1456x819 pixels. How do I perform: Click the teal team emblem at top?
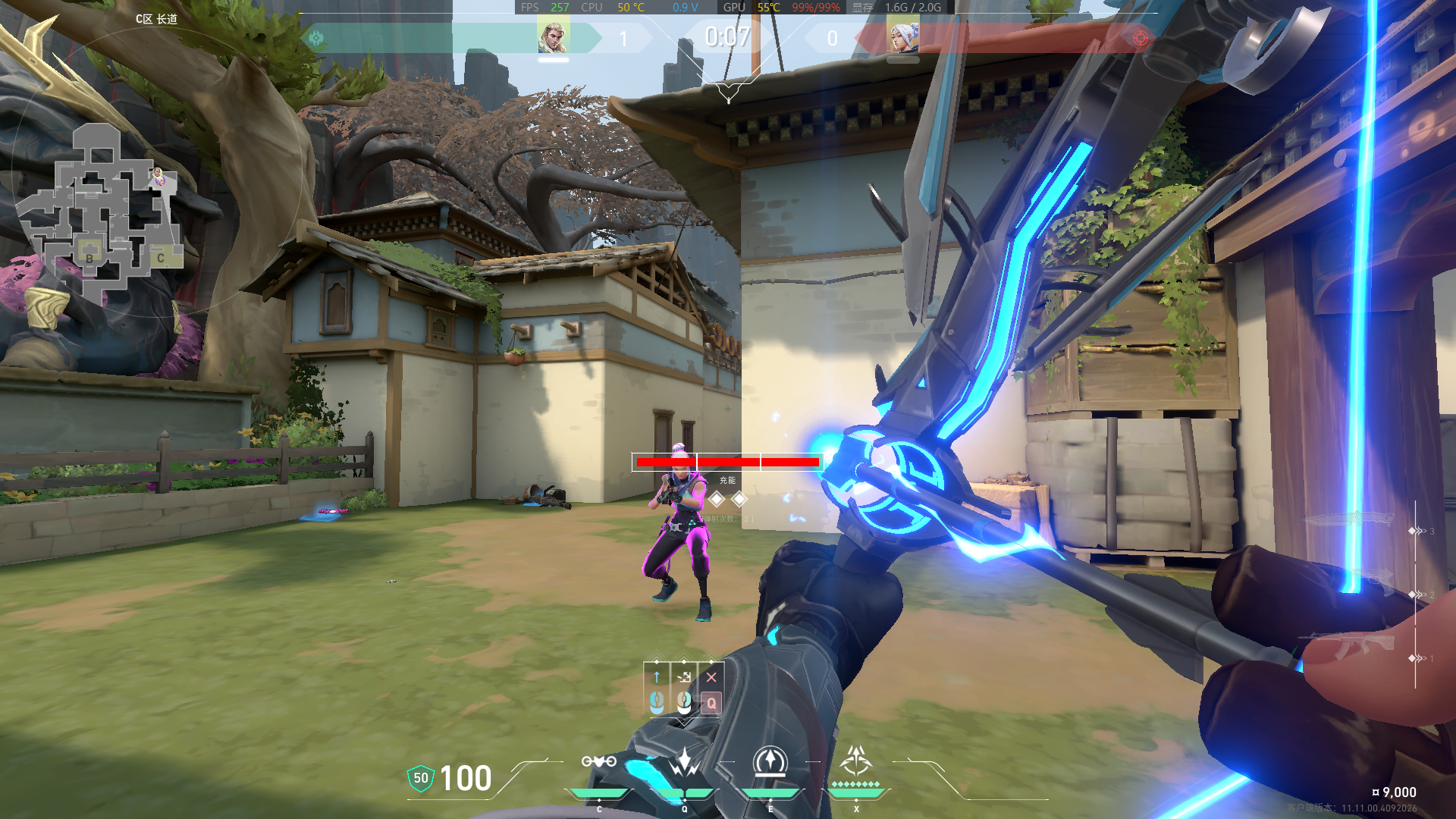317,37
